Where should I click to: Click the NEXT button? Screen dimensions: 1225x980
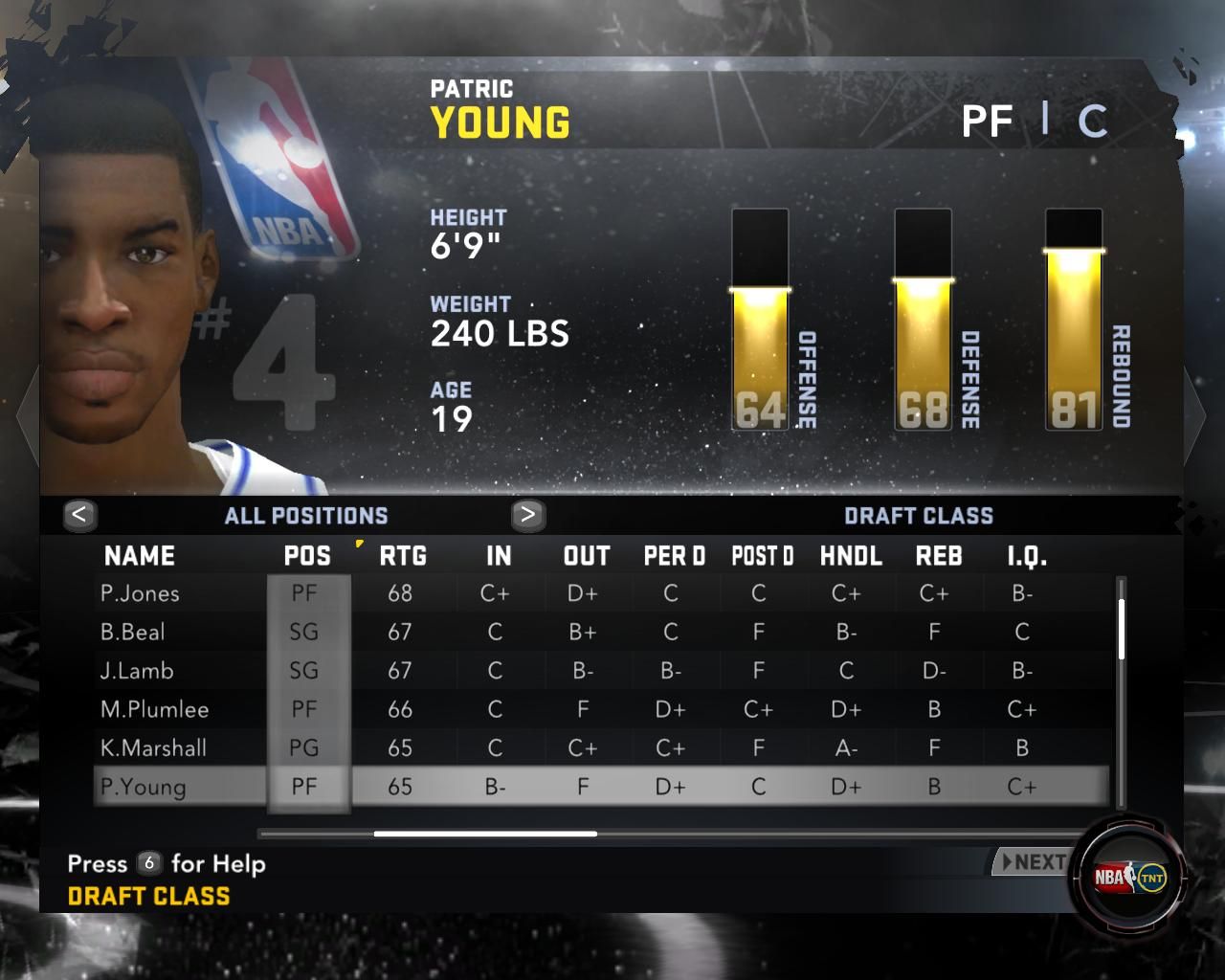pyautogui.click(x=1032, y=862)
